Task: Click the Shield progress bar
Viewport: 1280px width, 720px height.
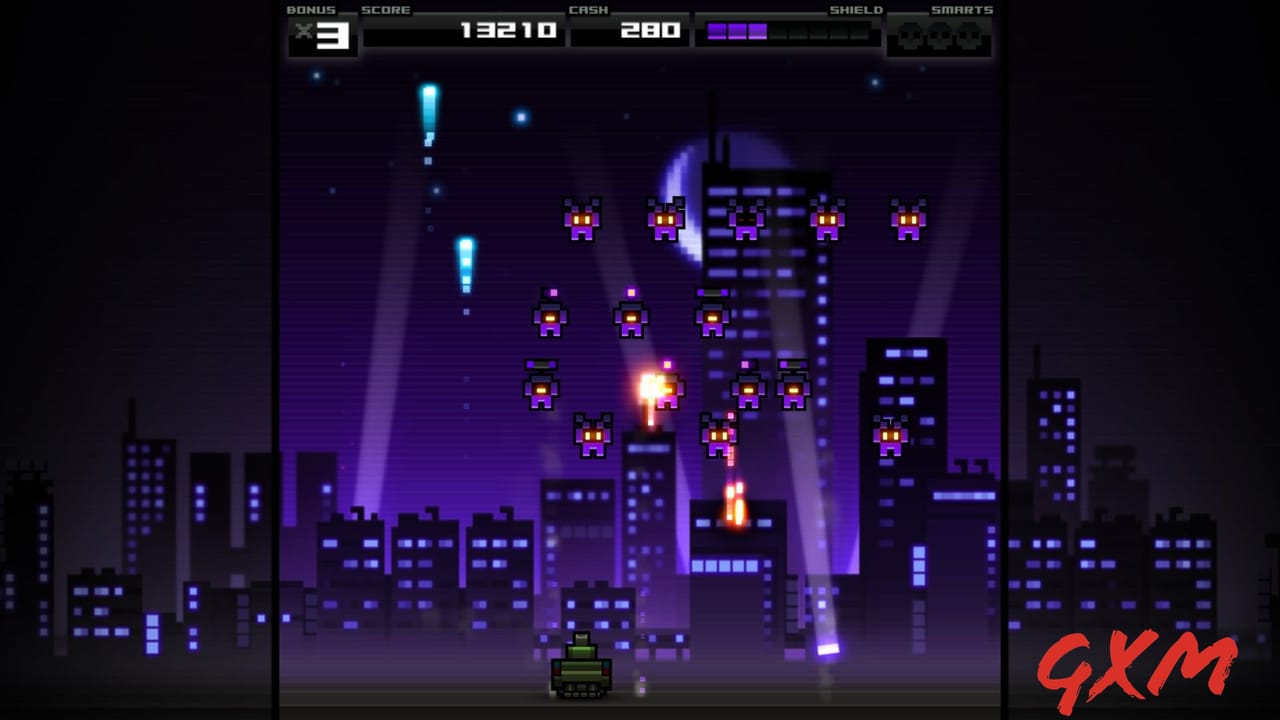Action: [790, 31]
